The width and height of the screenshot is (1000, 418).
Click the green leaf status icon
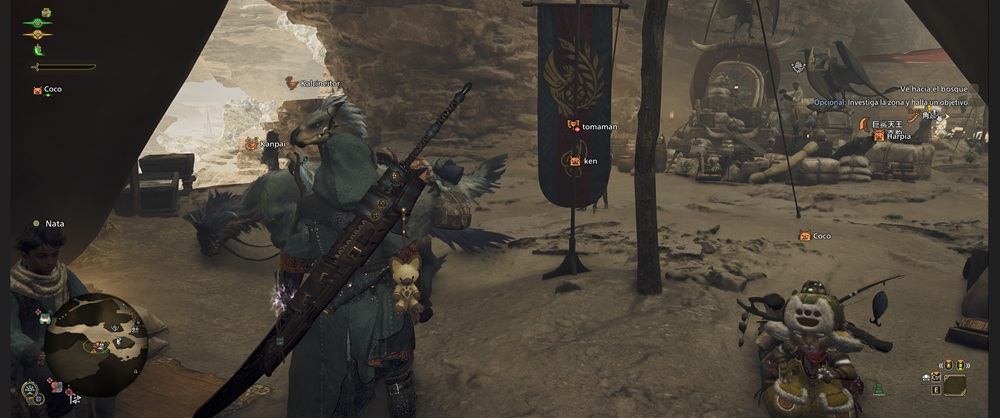(39, 48)
